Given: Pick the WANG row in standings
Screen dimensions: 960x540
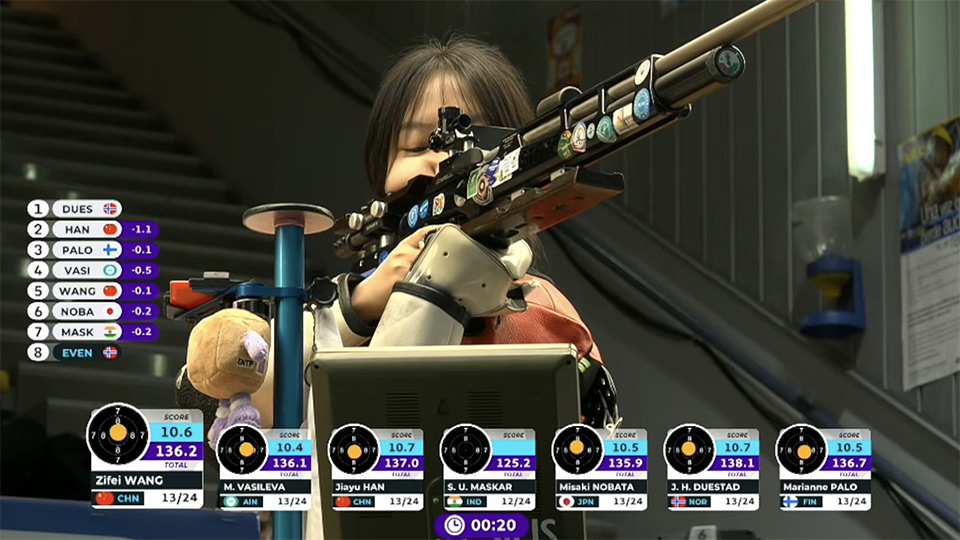Looking at the screenshot, I should [x=77, y=291].
